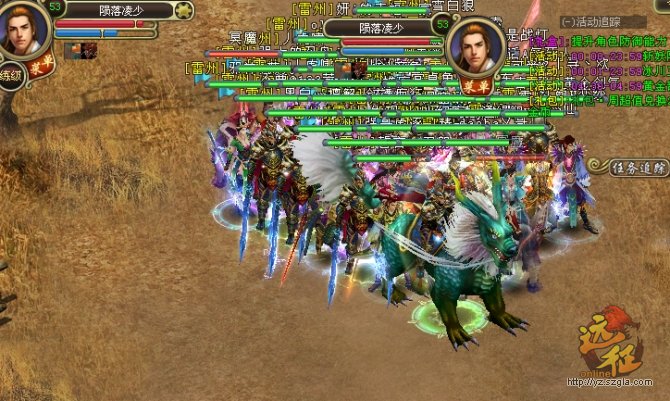Select the target's portrait
The height and width of the screenshot is (401, 670).
[475, 48]
